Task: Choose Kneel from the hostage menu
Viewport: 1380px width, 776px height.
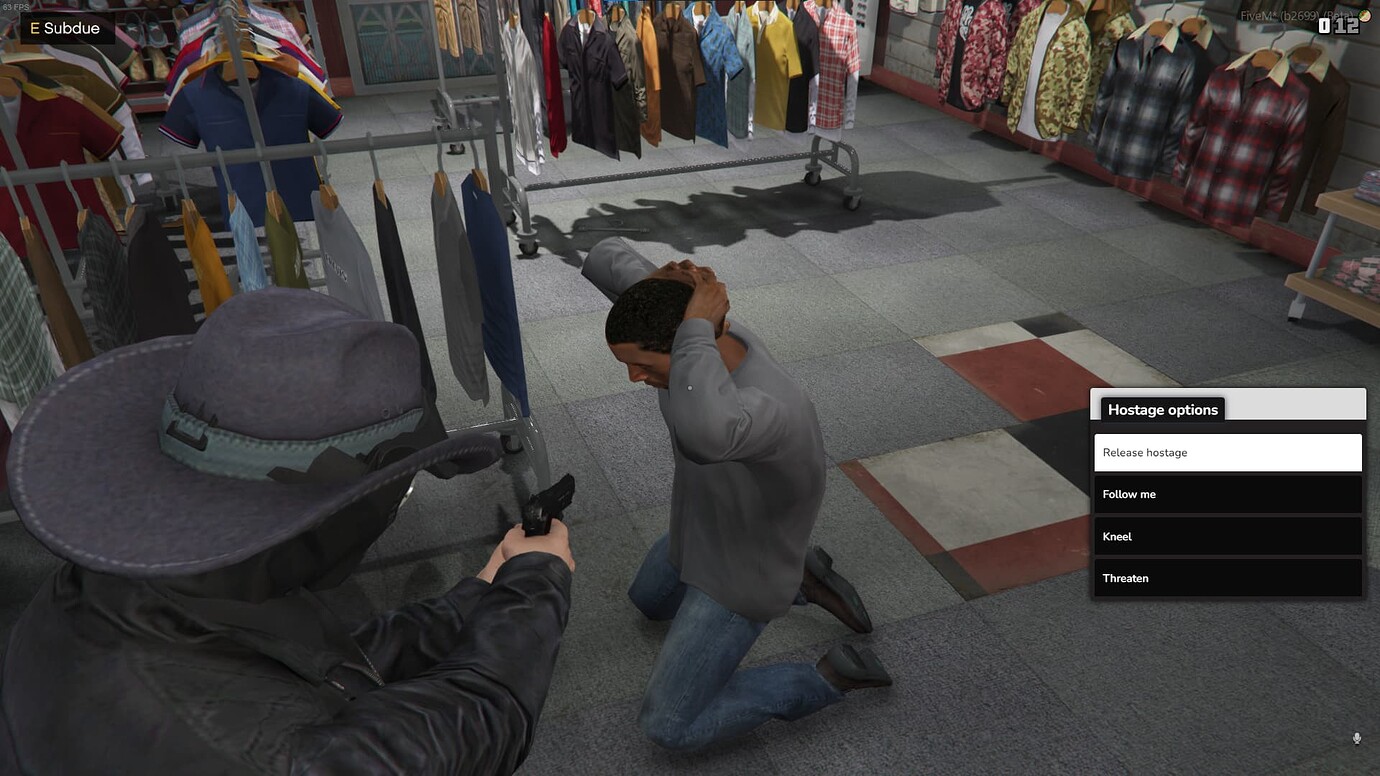Action: pos(1227,536)
